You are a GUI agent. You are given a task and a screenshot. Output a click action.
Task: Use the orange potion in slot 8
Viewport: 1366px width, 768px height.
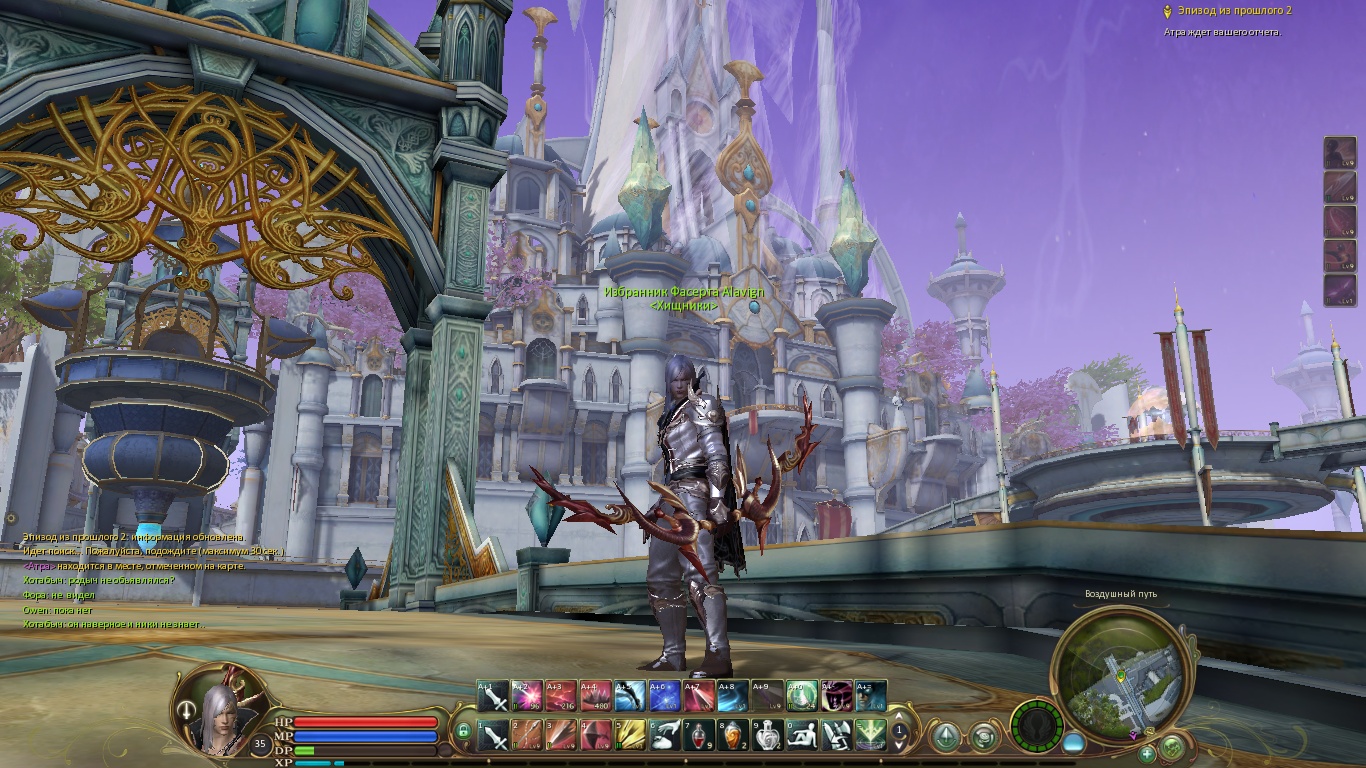tap(734, 735)
